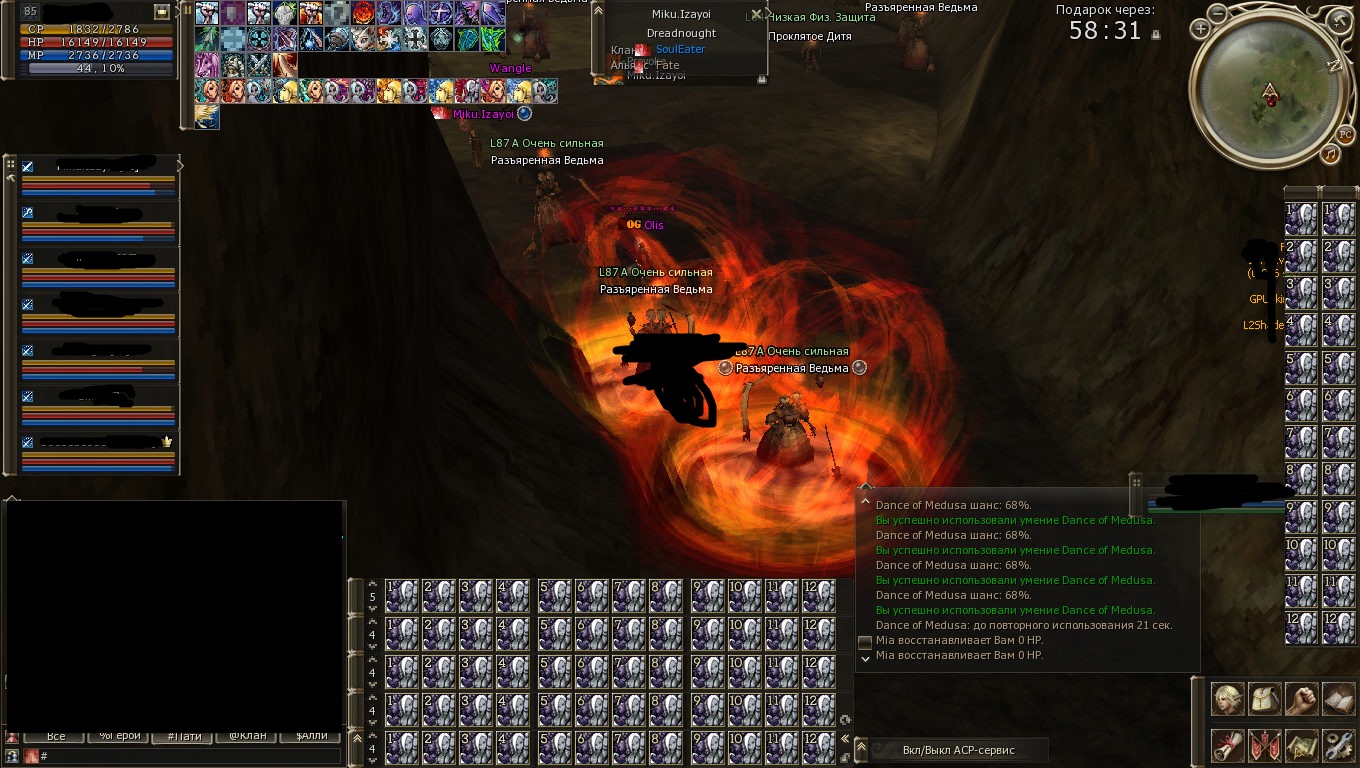1360x768 pixels.
Task: Zoom in the minimap with plus button
Action: click(1200, 30)
